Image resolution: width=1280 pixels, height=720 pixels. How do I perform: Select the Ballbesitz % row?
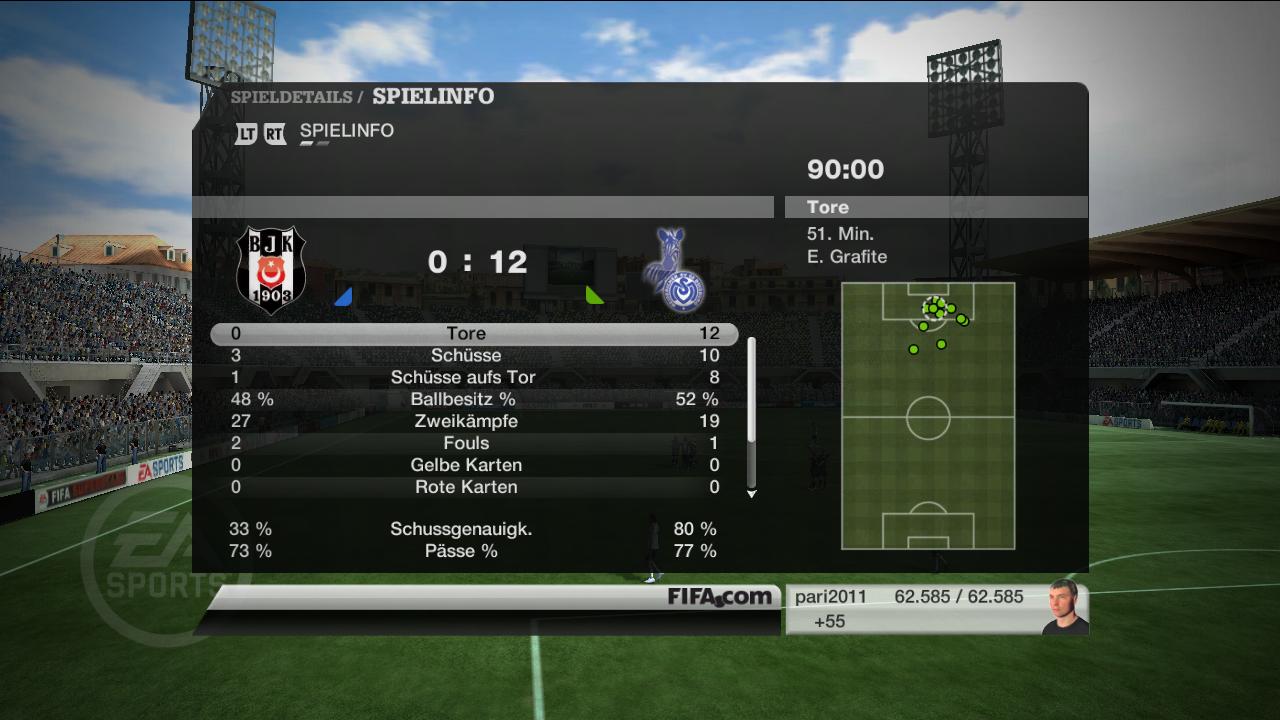click(x=473, y=400)
